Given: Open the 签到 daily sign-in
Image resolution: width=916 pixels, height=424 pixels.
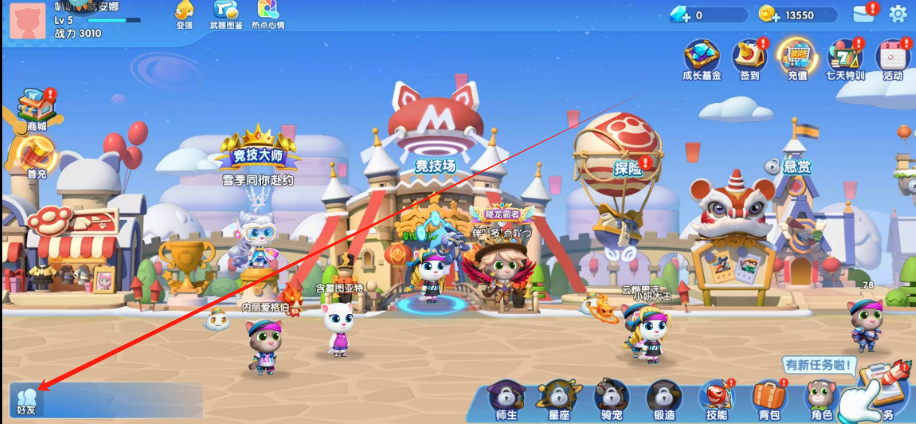Looking at the screenshot, I should tap(750, 59).
